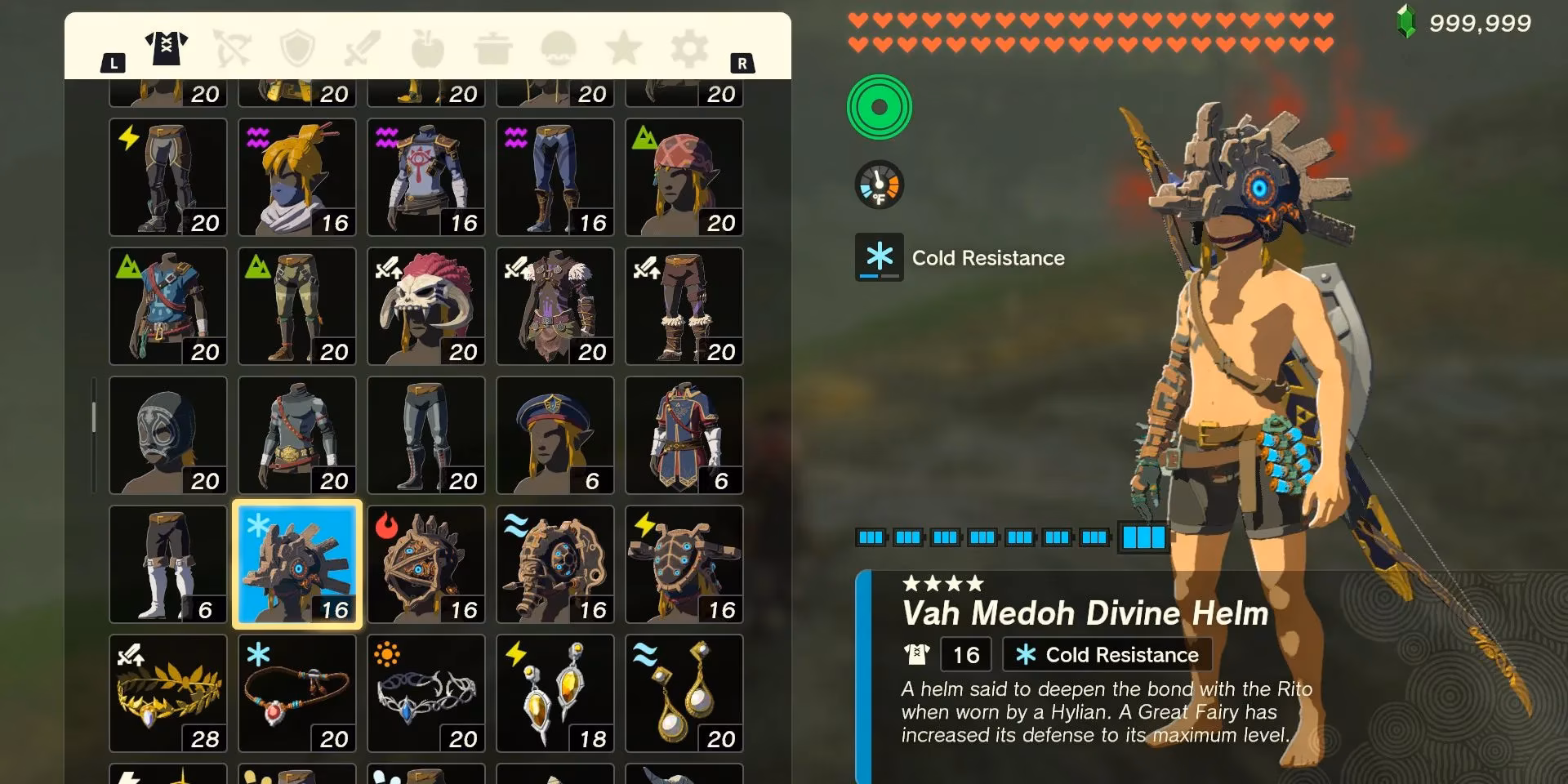Click the temperature gauge indicator
The image size is (1568, 784).
[880, 185]
